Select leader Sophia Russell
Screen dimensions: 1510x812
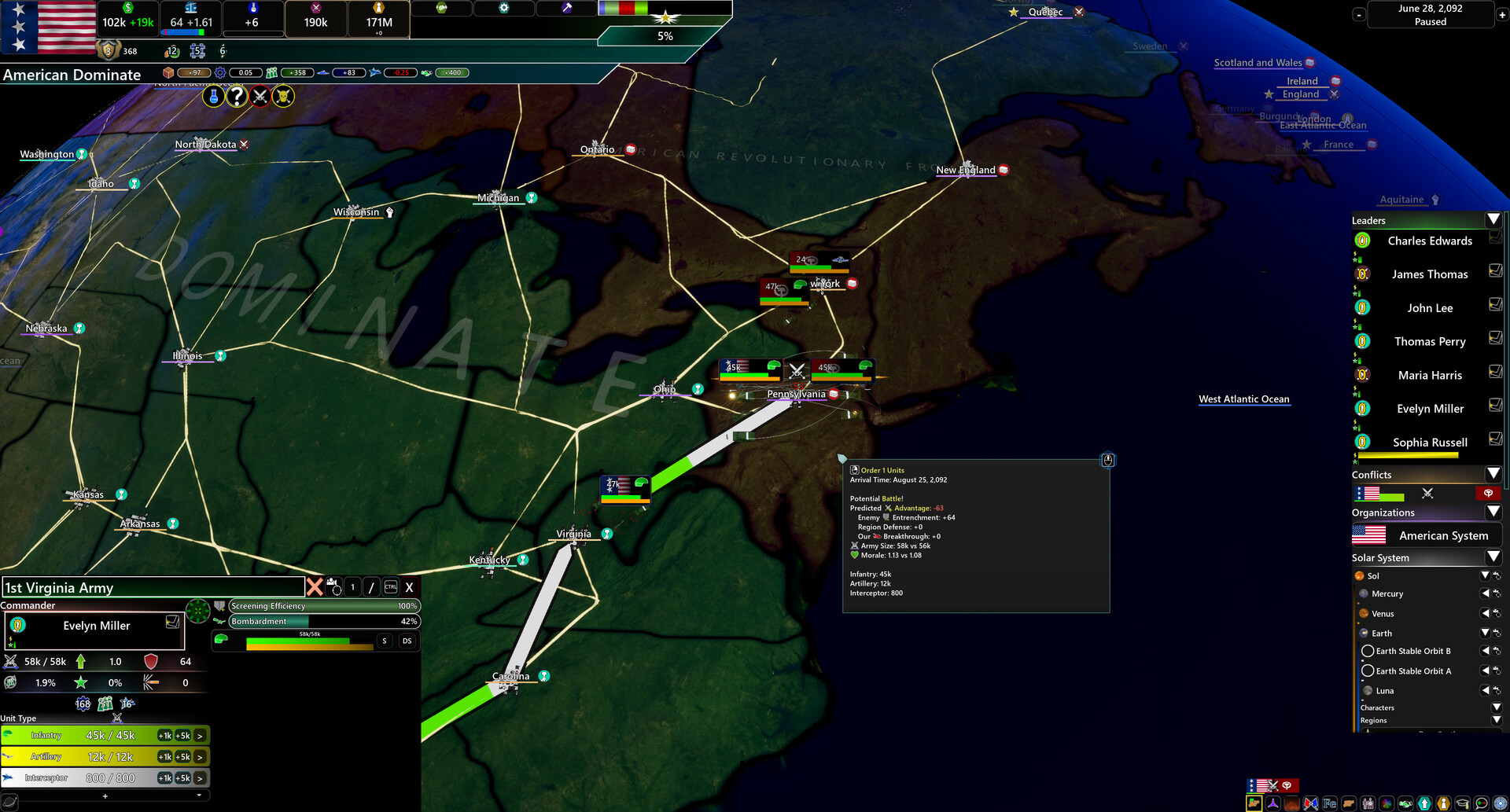coord(1429,443)
